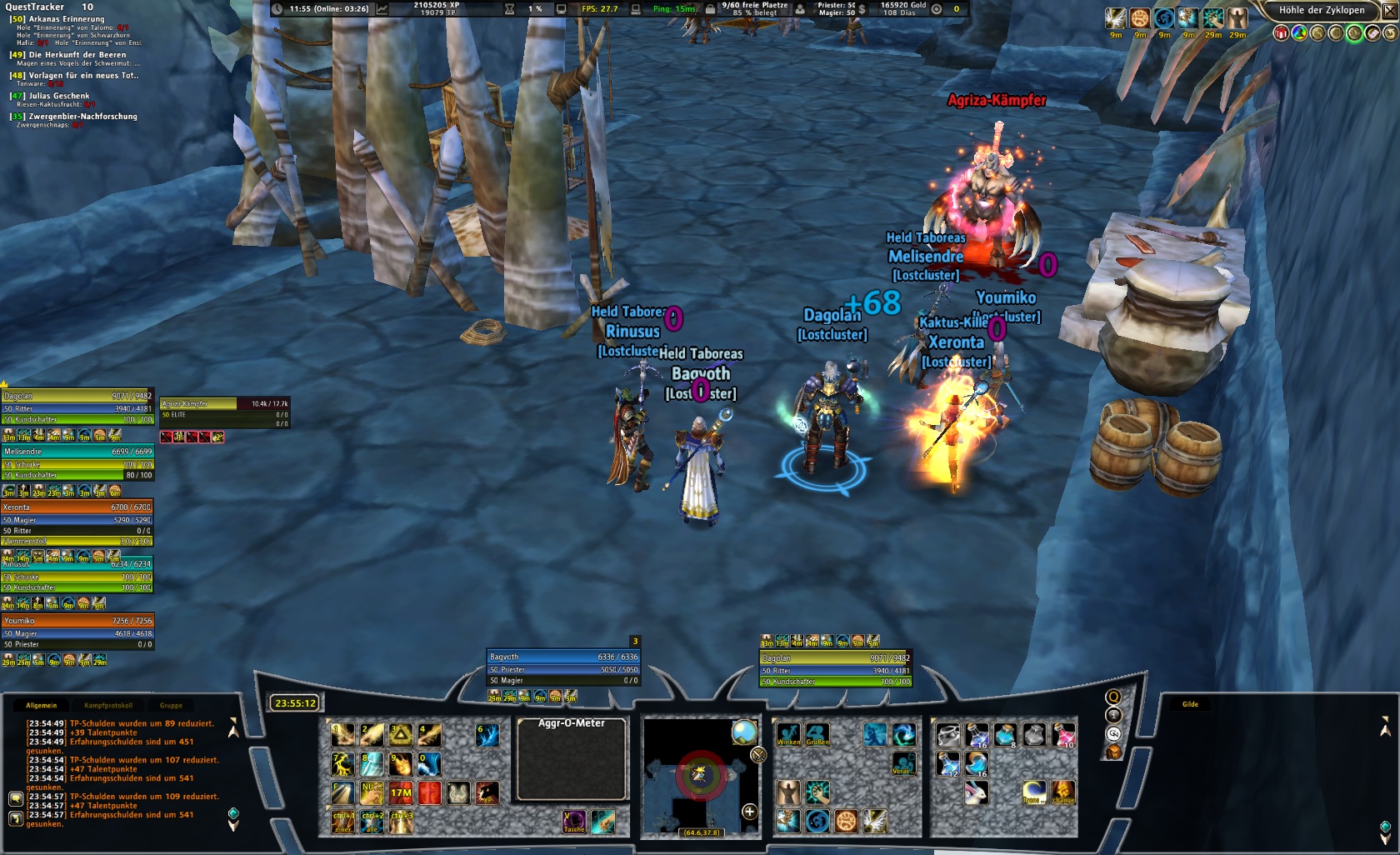Use the blue wave skill in slot 0
Viewport: 1400px width, 855px height.
tap(429, 763)
